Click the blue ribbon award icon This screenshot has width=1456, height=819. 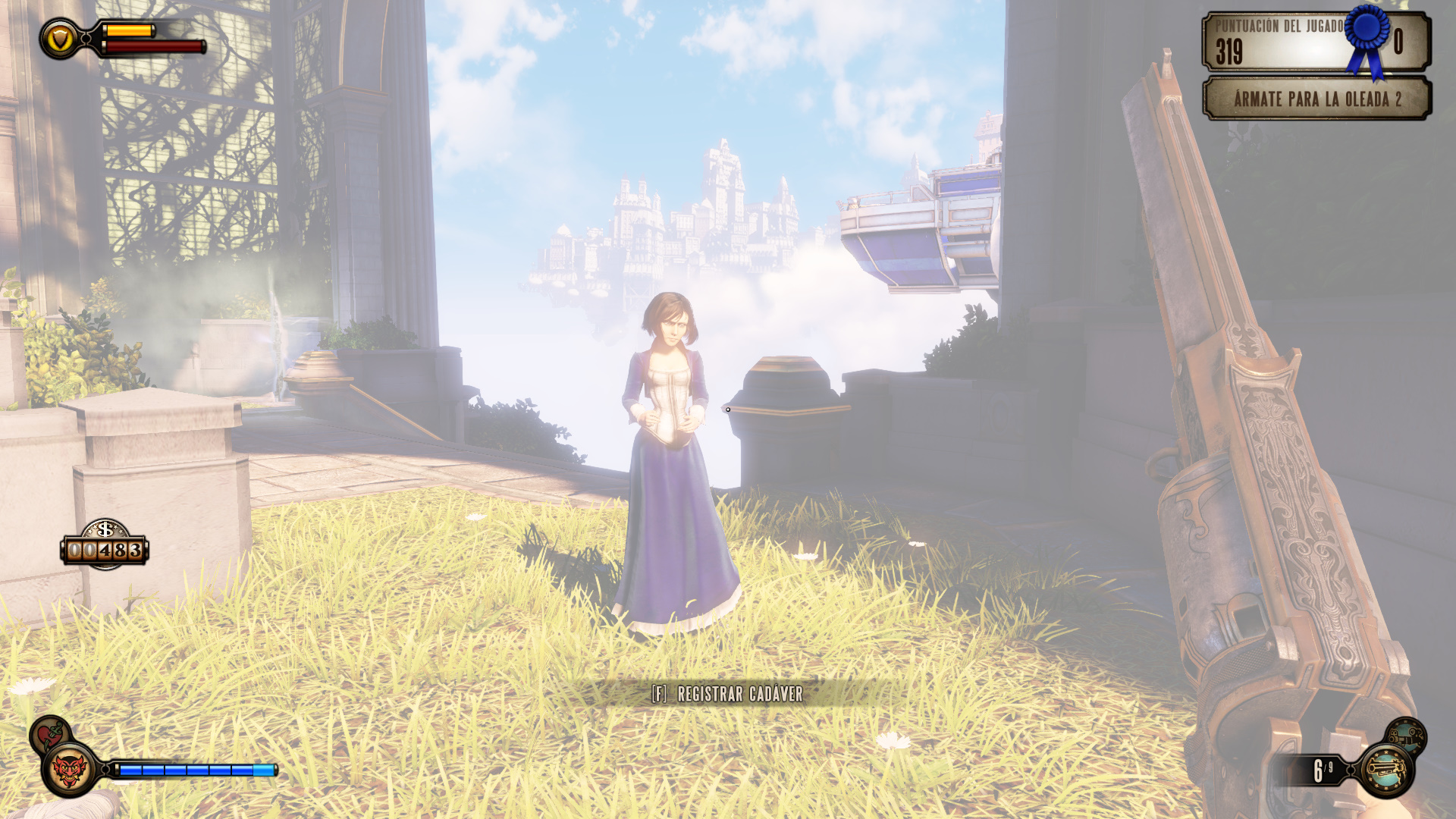[1368, 38]
